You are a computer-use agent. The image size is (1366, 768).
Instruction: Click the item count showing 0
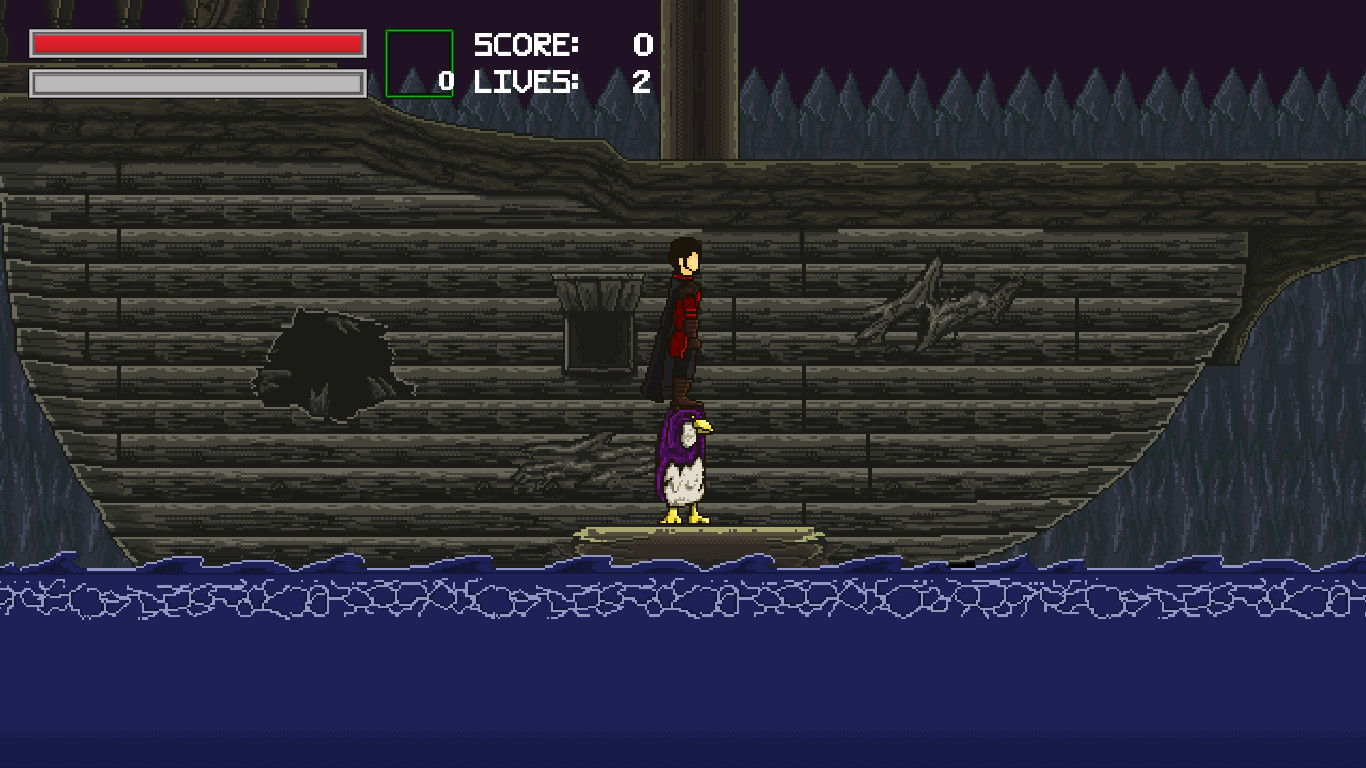click(447, 79)
